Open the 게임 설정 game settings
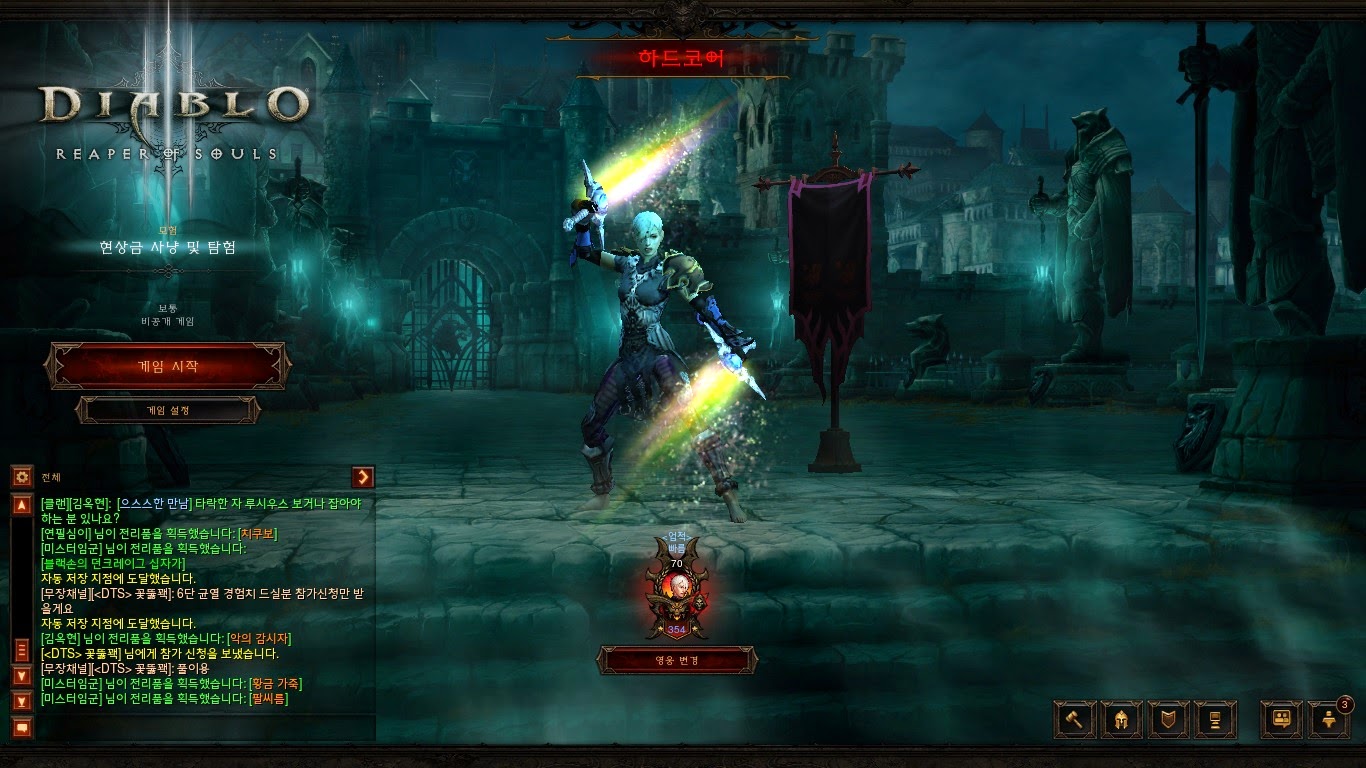The height and width of the screenshot is (768, 1366). click(x=168, y=410)
